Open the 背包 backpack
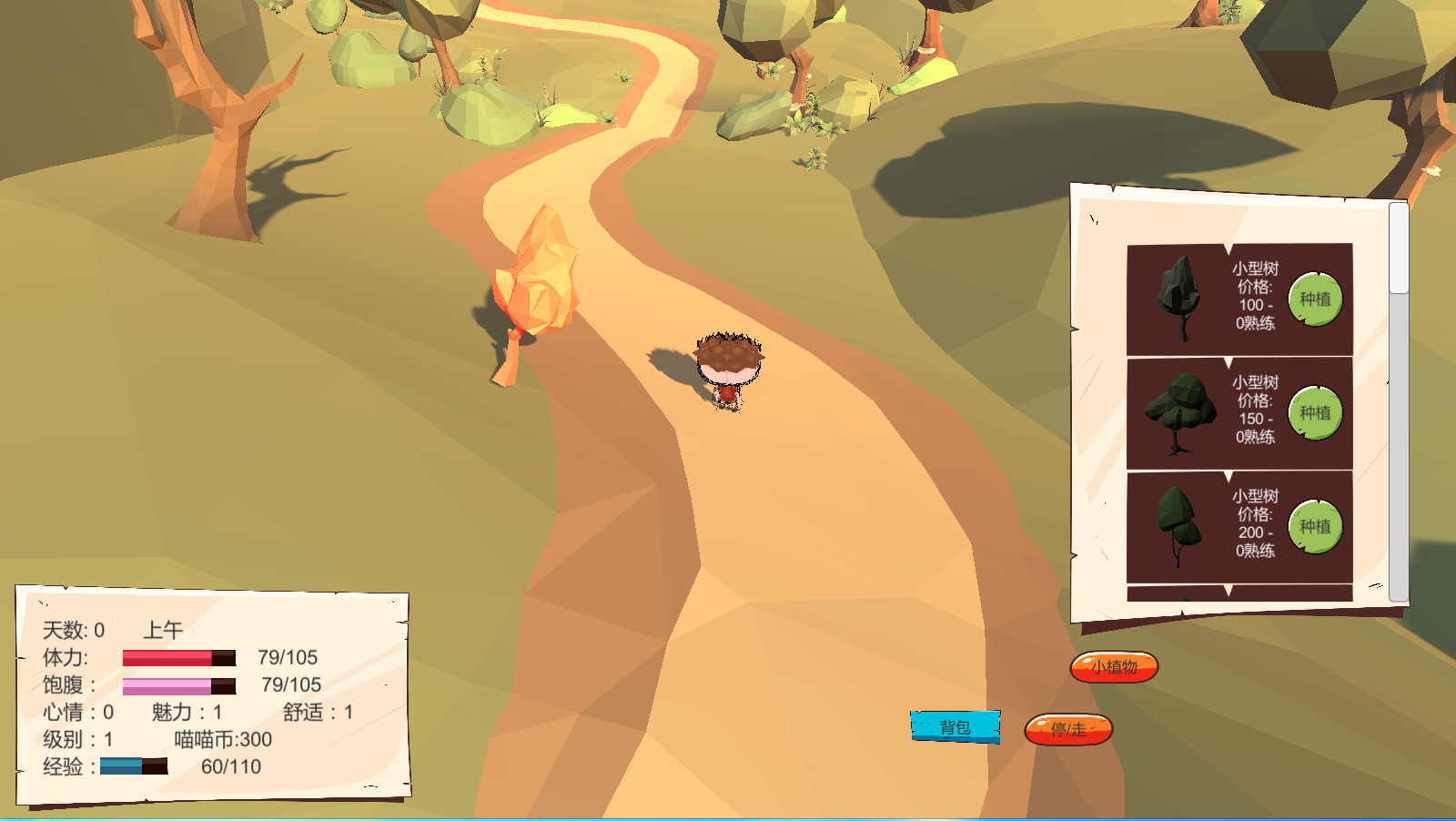 tap(956, 725)
